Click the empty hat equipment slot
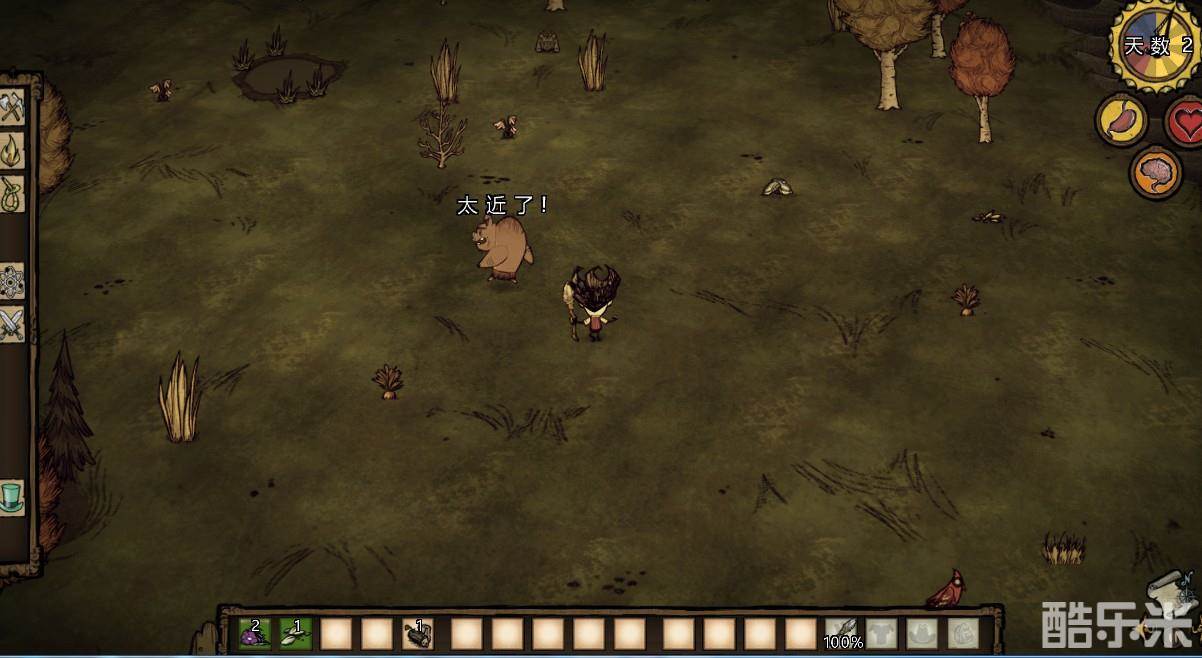This screenshot has width=1202, height=658. [922, 633]
